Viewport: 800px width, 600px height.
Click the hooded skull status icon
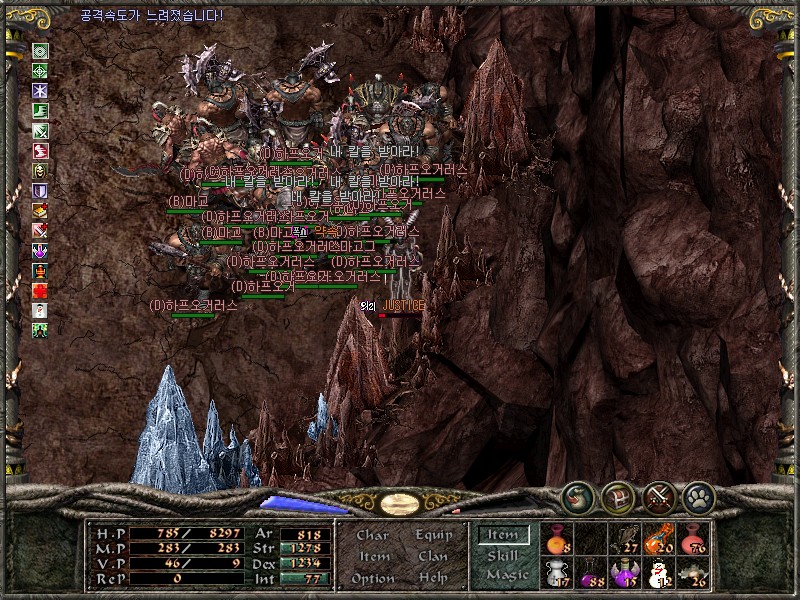pos(41,170)
